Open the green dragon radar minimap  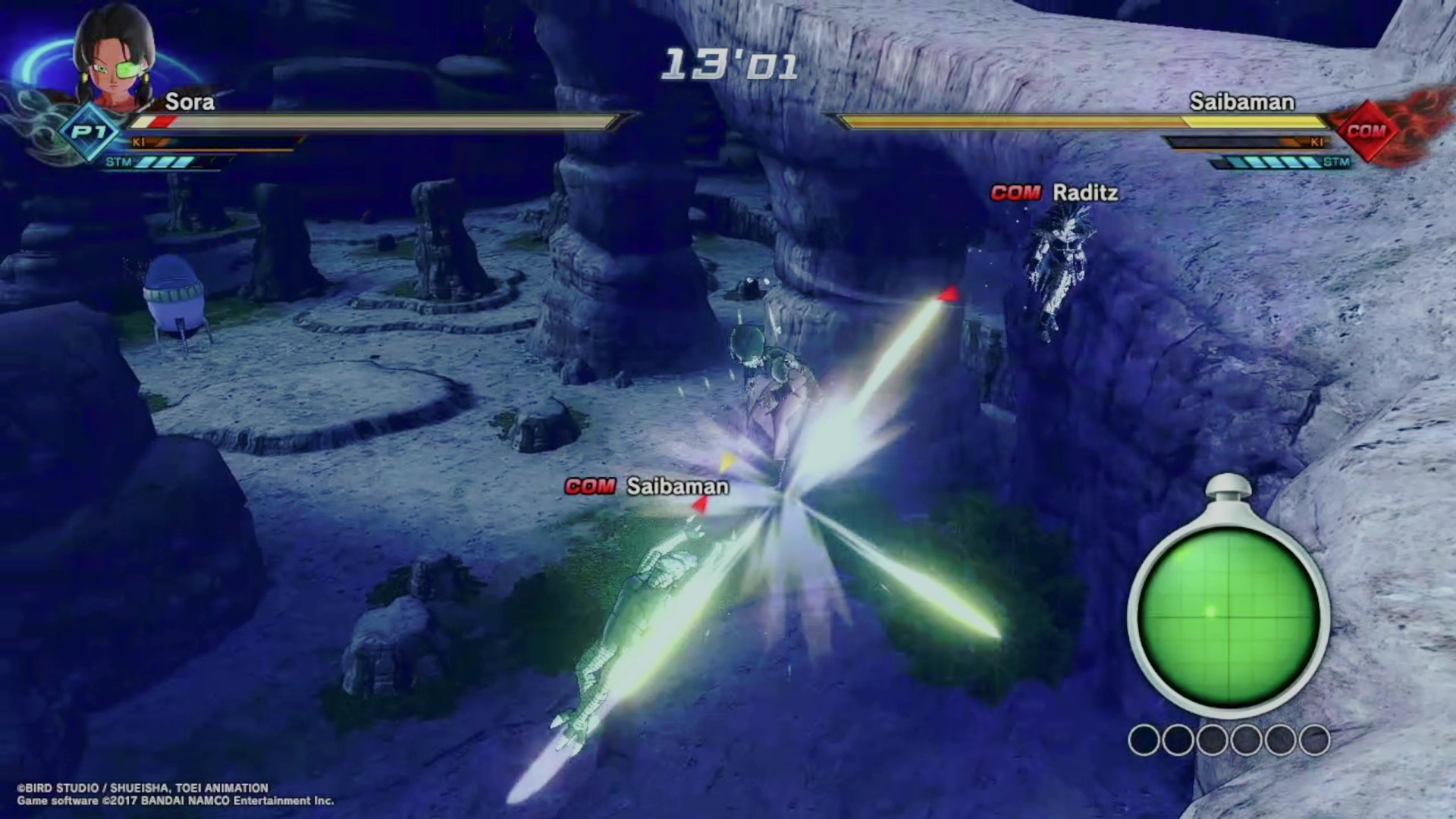[x=1228, y=613]
